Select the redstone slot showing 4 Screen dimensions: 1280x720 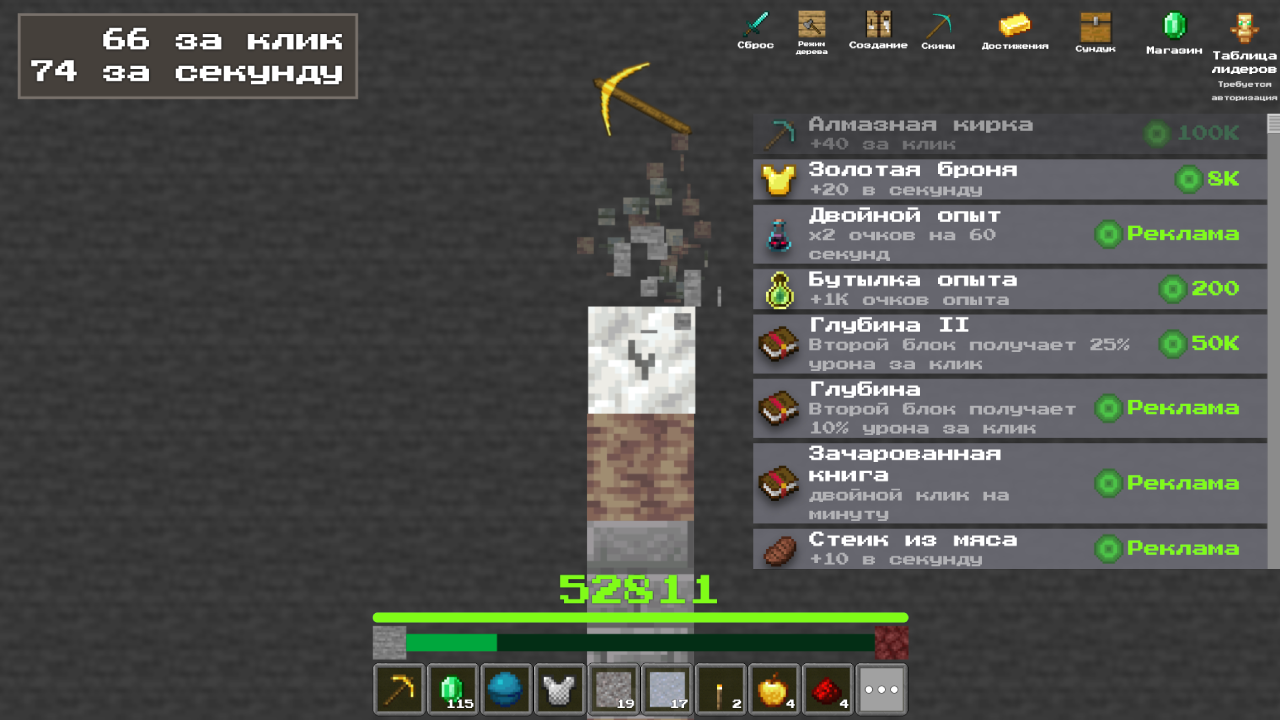tap(827, 689)
